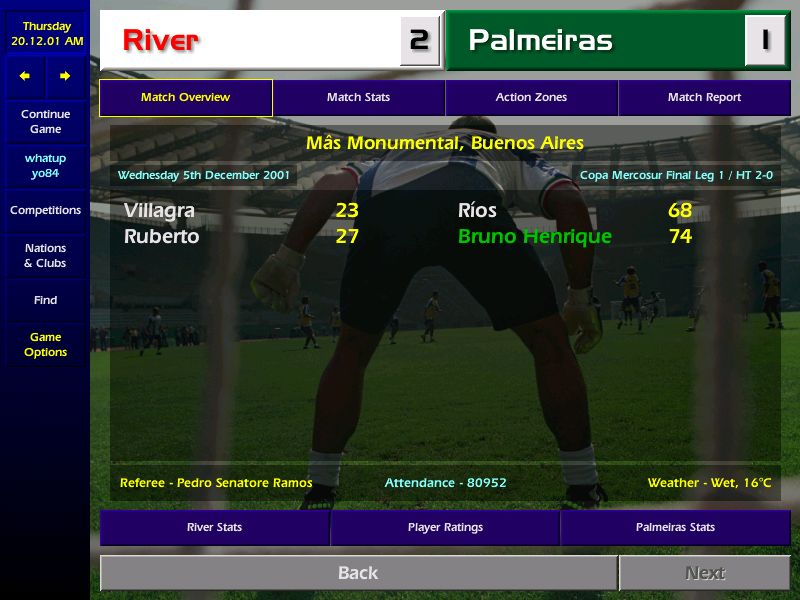800x600 pixels.
Task: Show Player Ratings
Action: (x=445, y=527)
